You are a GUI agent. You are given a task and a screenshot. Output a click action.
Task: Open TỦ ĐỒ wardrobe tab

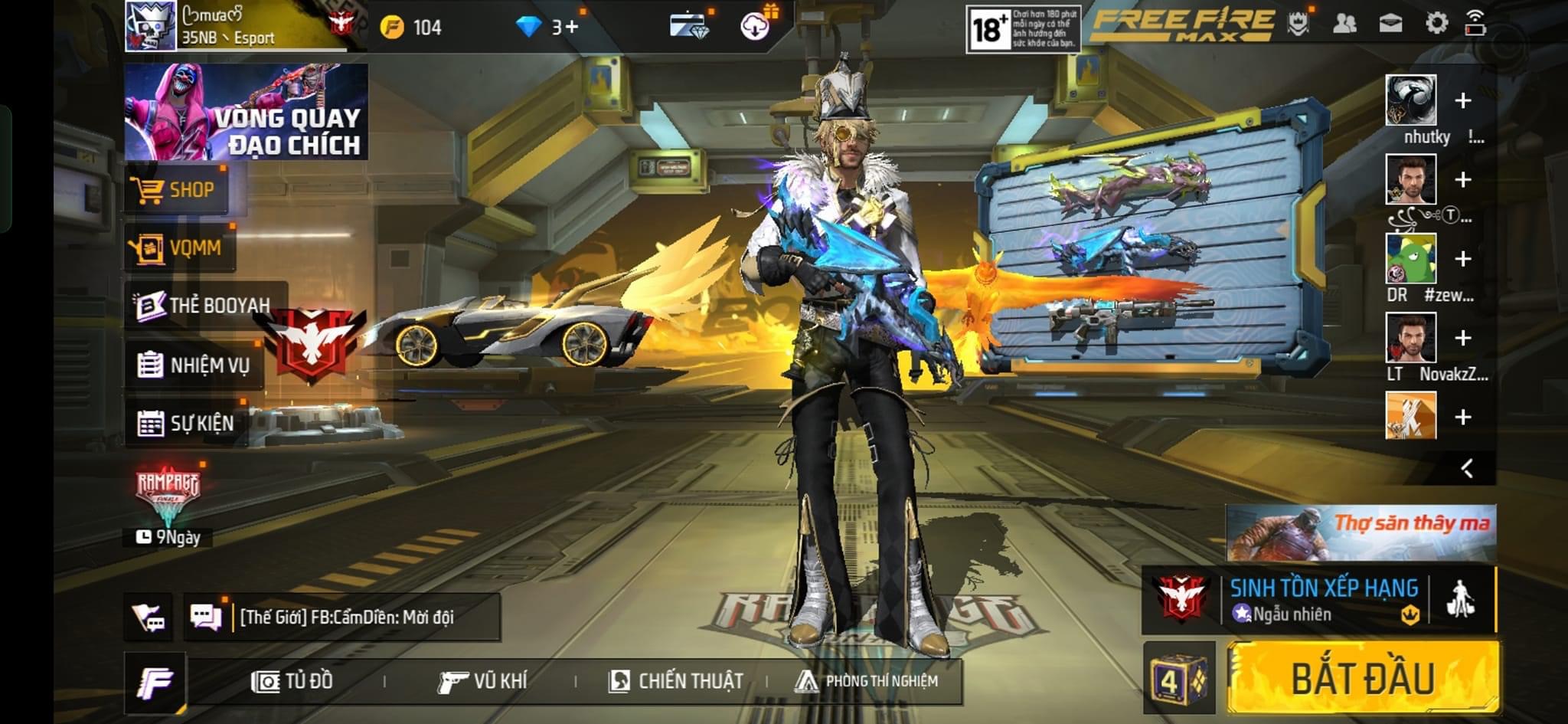pos(292,681)
